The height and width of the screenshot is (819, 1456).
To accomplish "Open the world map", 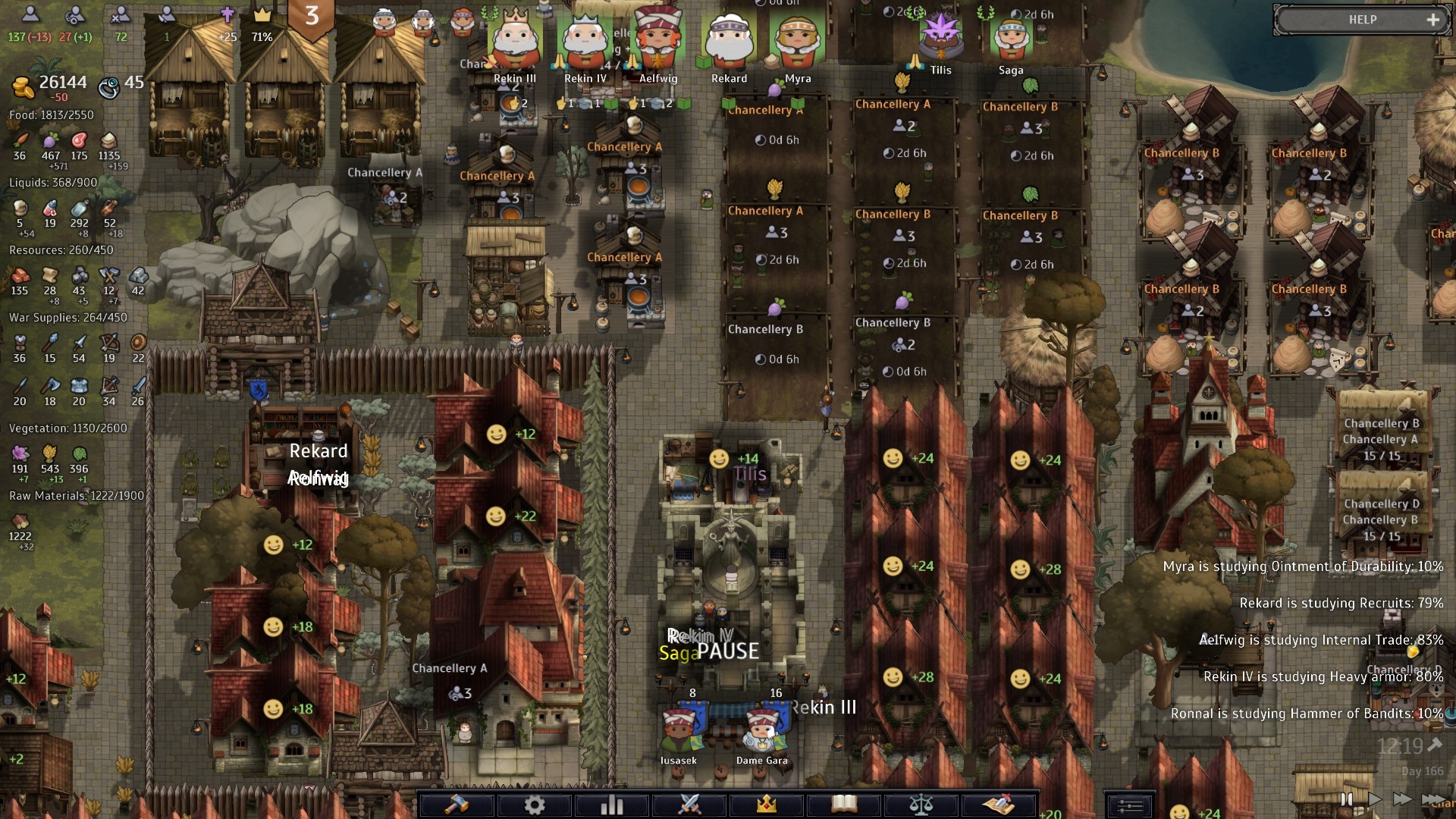I will click(x=999, y=804).
